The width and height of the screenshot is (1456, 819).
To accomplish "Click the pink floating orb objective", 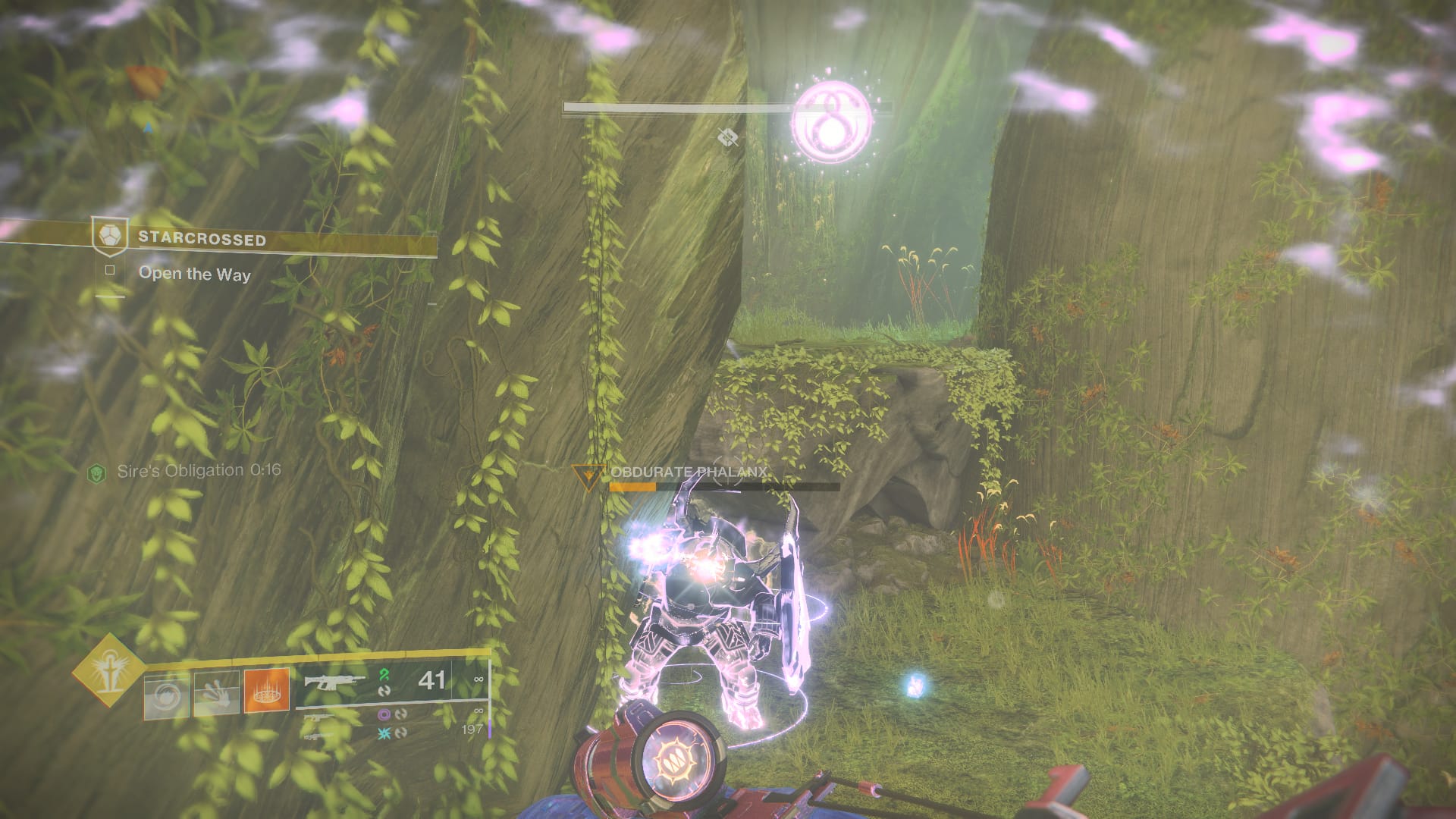I will coord(833,120).
